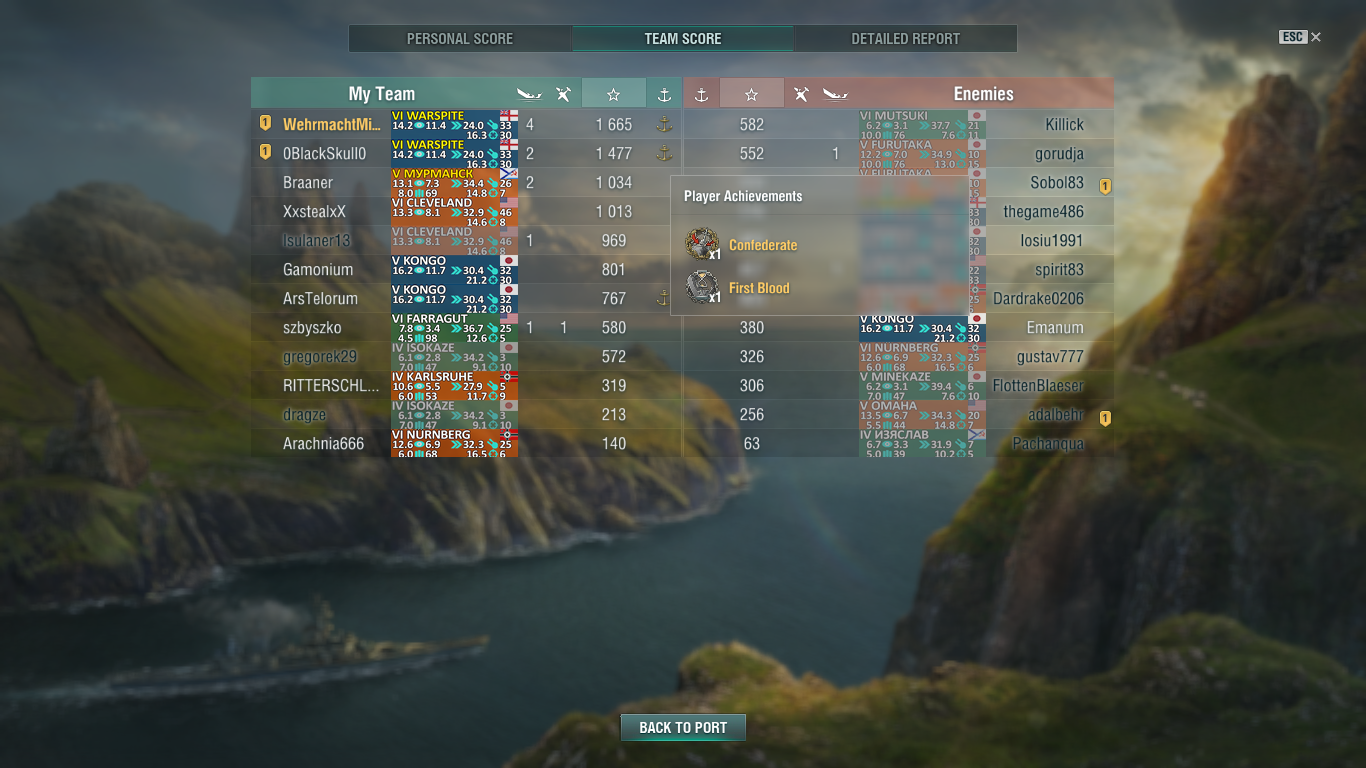Screen dimensions: 1366x768
Task: Open the Detailed Report tab
Action: coord(905,39)
